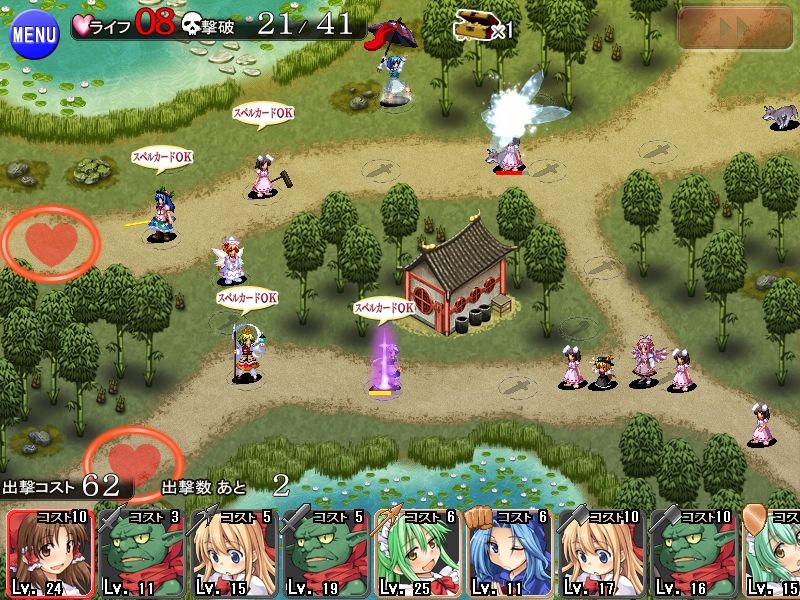Image resolution: width=800 pixels, height=600 pixels.
Task: Activate spell card bubble above the purple glowing unit
Action: coord(383,308)
